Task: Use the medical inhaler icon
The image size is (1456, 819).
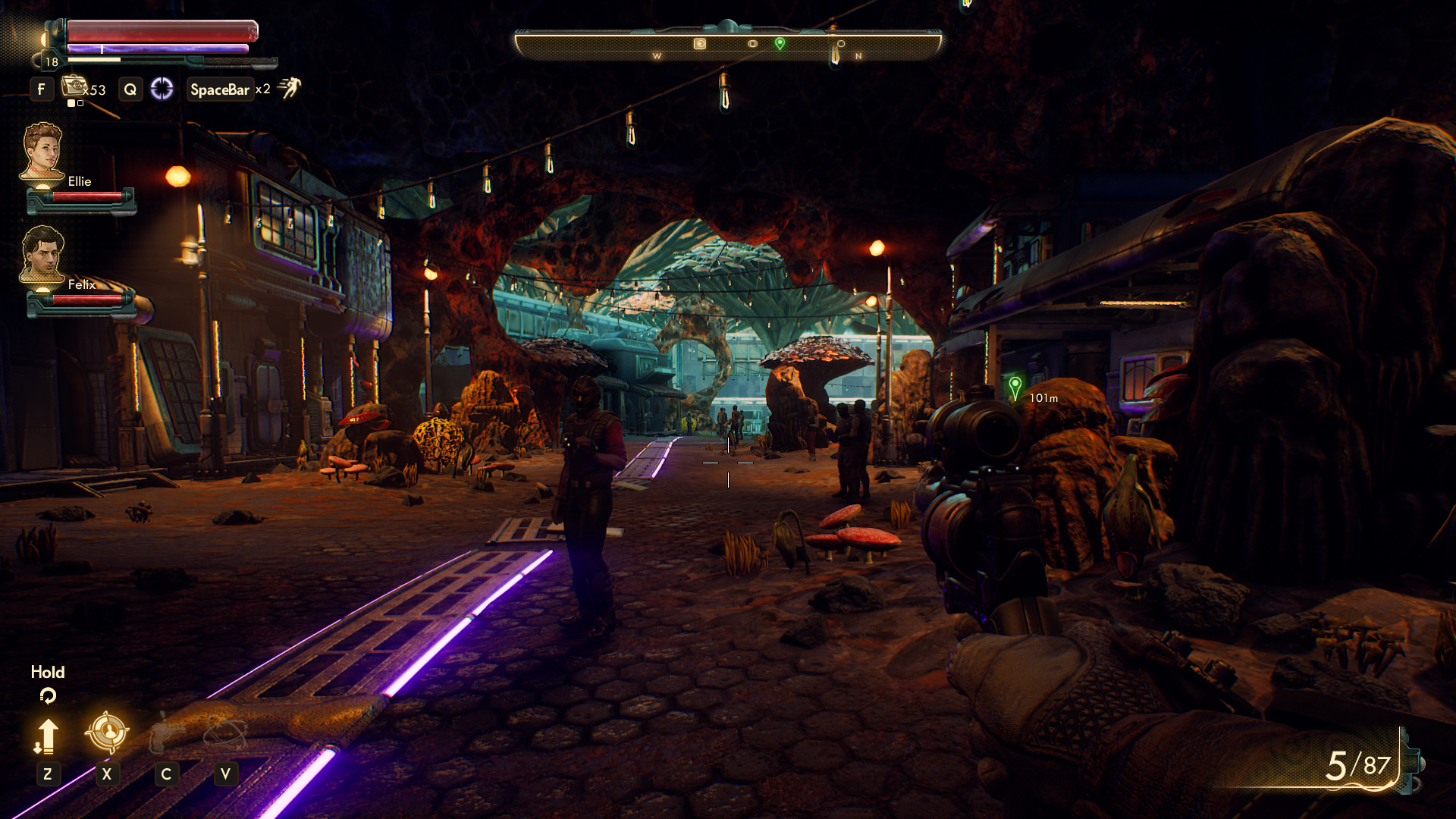Action: tap(74, 86)
